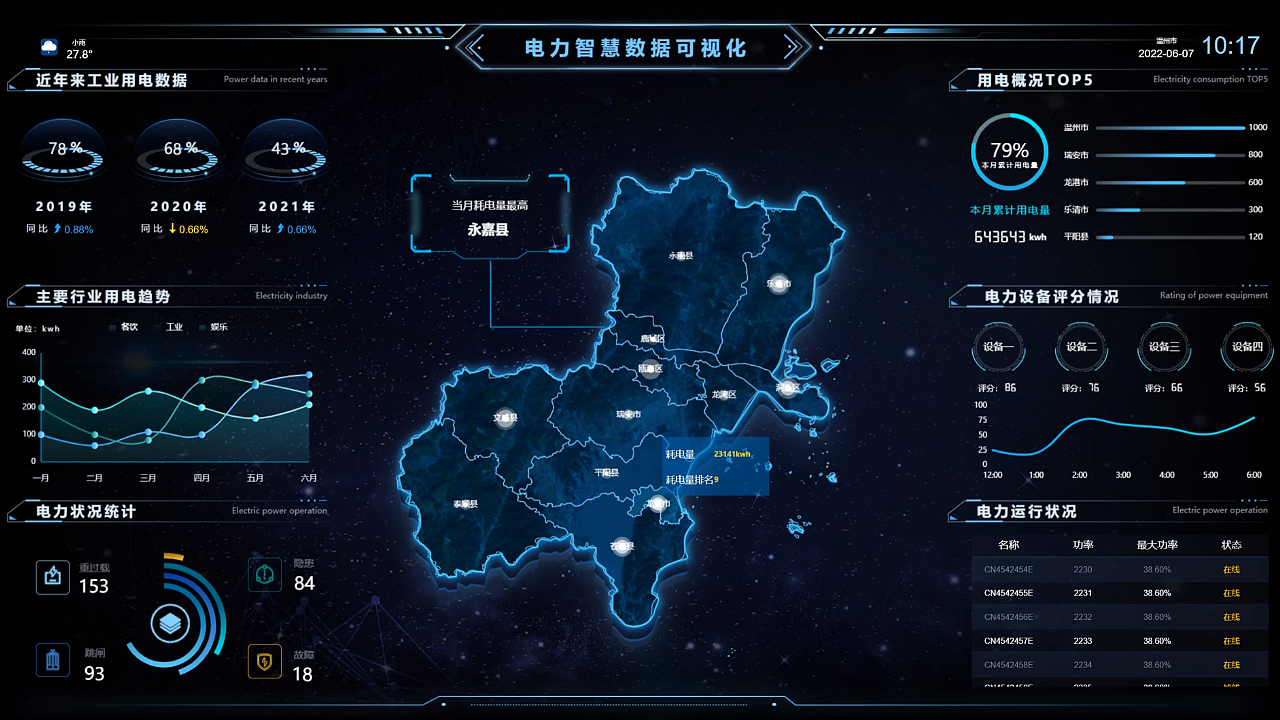Click the 电力智慧数据可视化 title banner
The width and height of the screenshot is (1280, 720).
635,47
